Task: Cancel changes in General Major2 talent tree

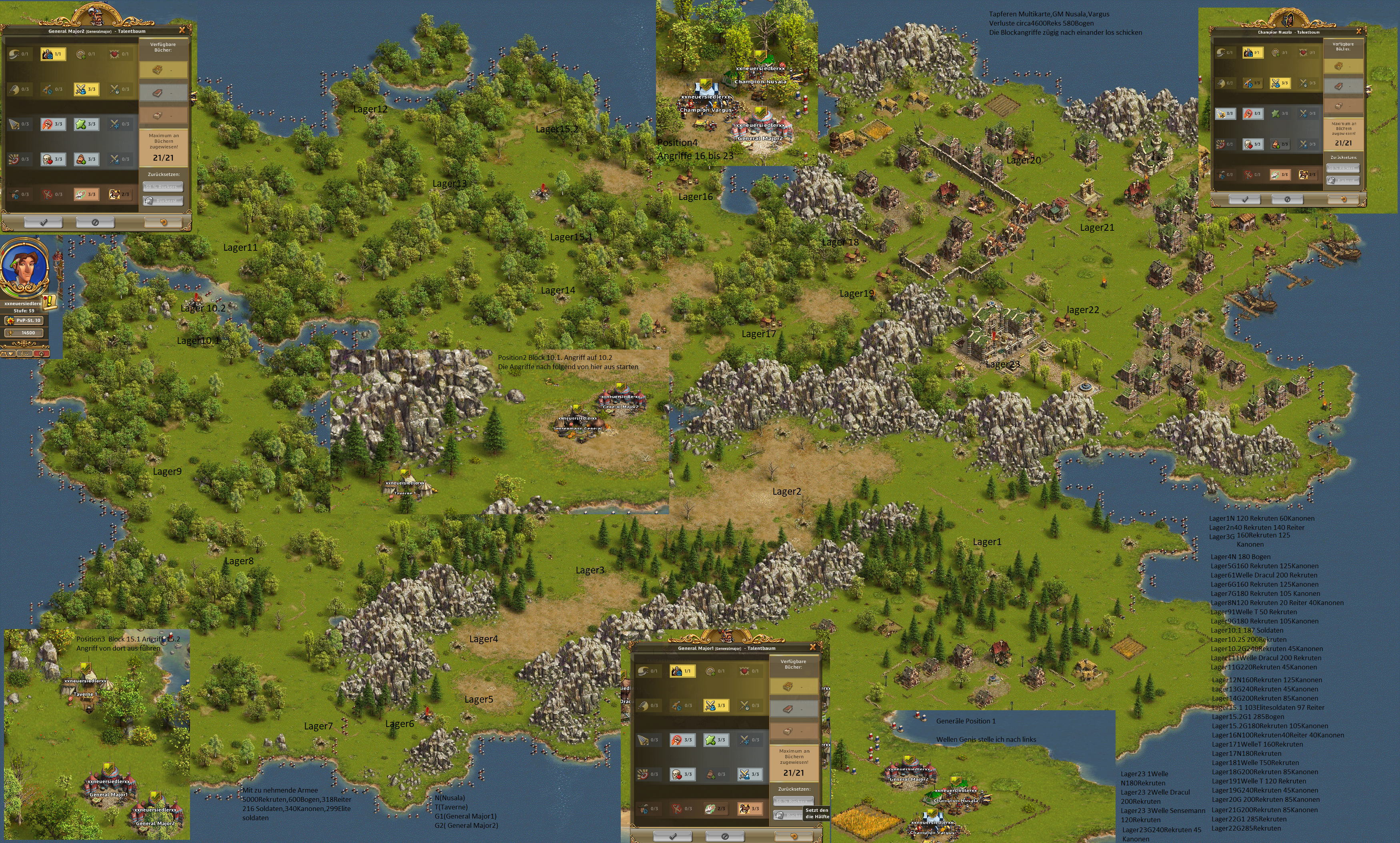Action: (x=95, y=222)
